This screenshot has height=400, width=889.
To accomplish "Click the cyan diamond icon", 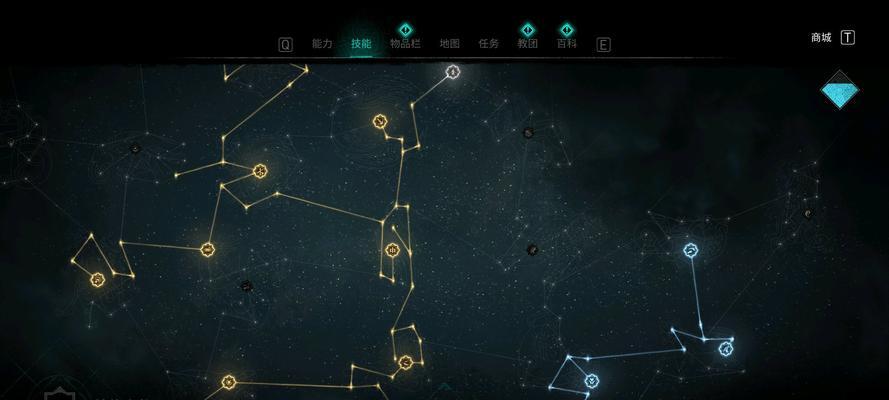I will click(841, 91).
